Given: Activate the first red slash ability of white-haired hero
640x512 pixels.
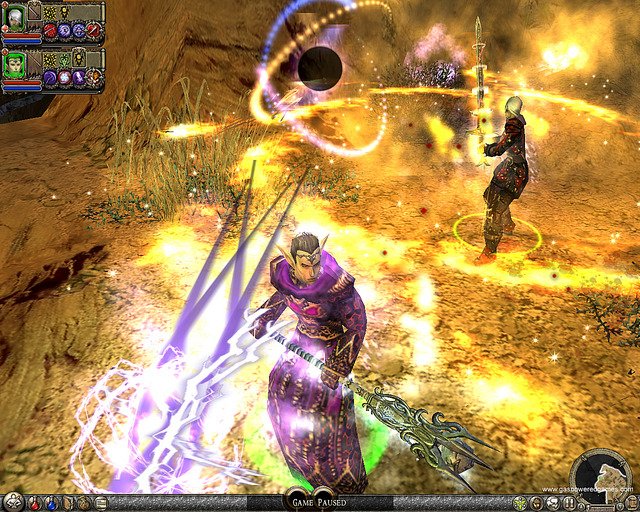Looking at the screenshot, I should (x=49, y=31).
